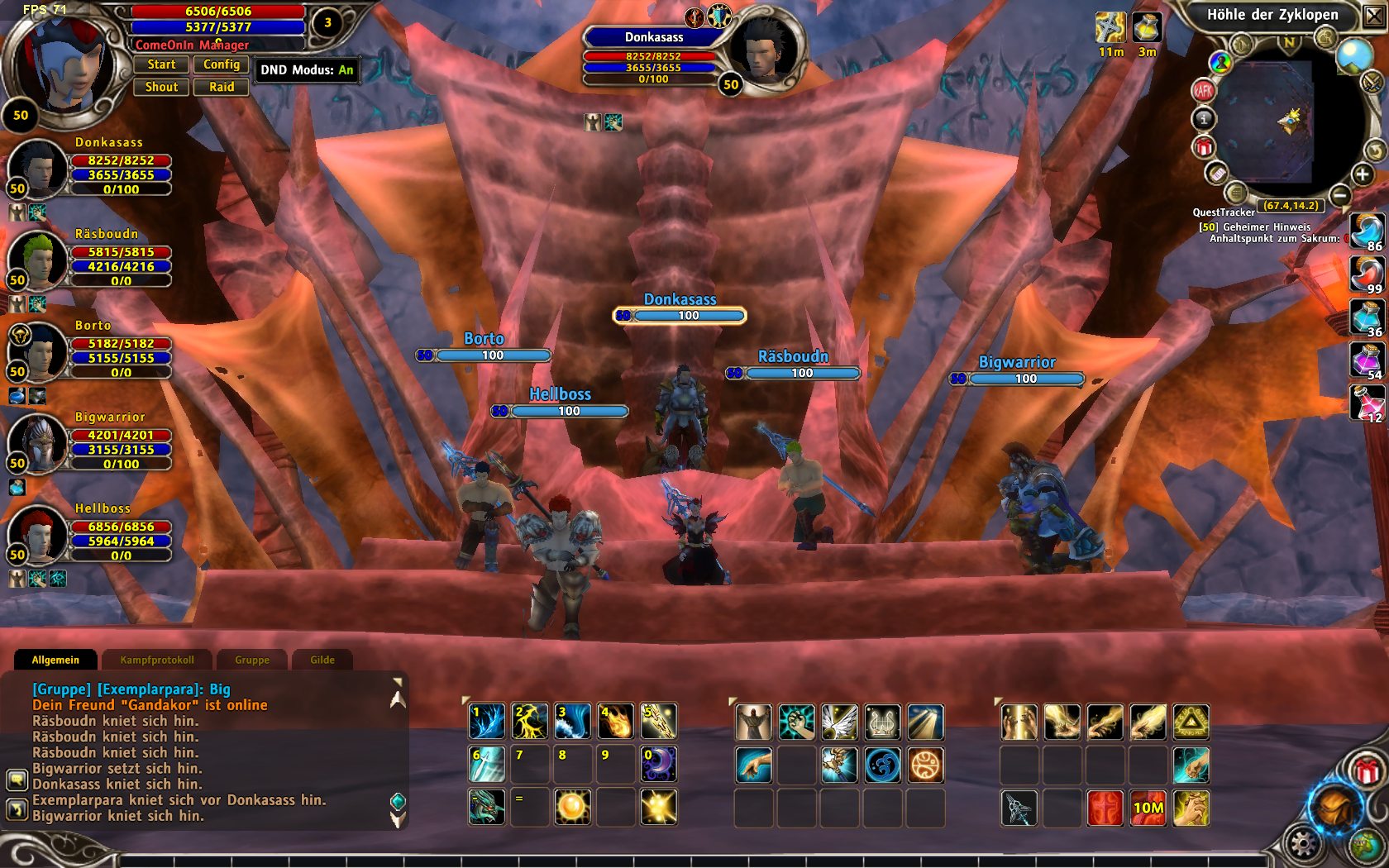Open the Config panel
Screen dimensions: 1389x868
[x=221, y=64]
